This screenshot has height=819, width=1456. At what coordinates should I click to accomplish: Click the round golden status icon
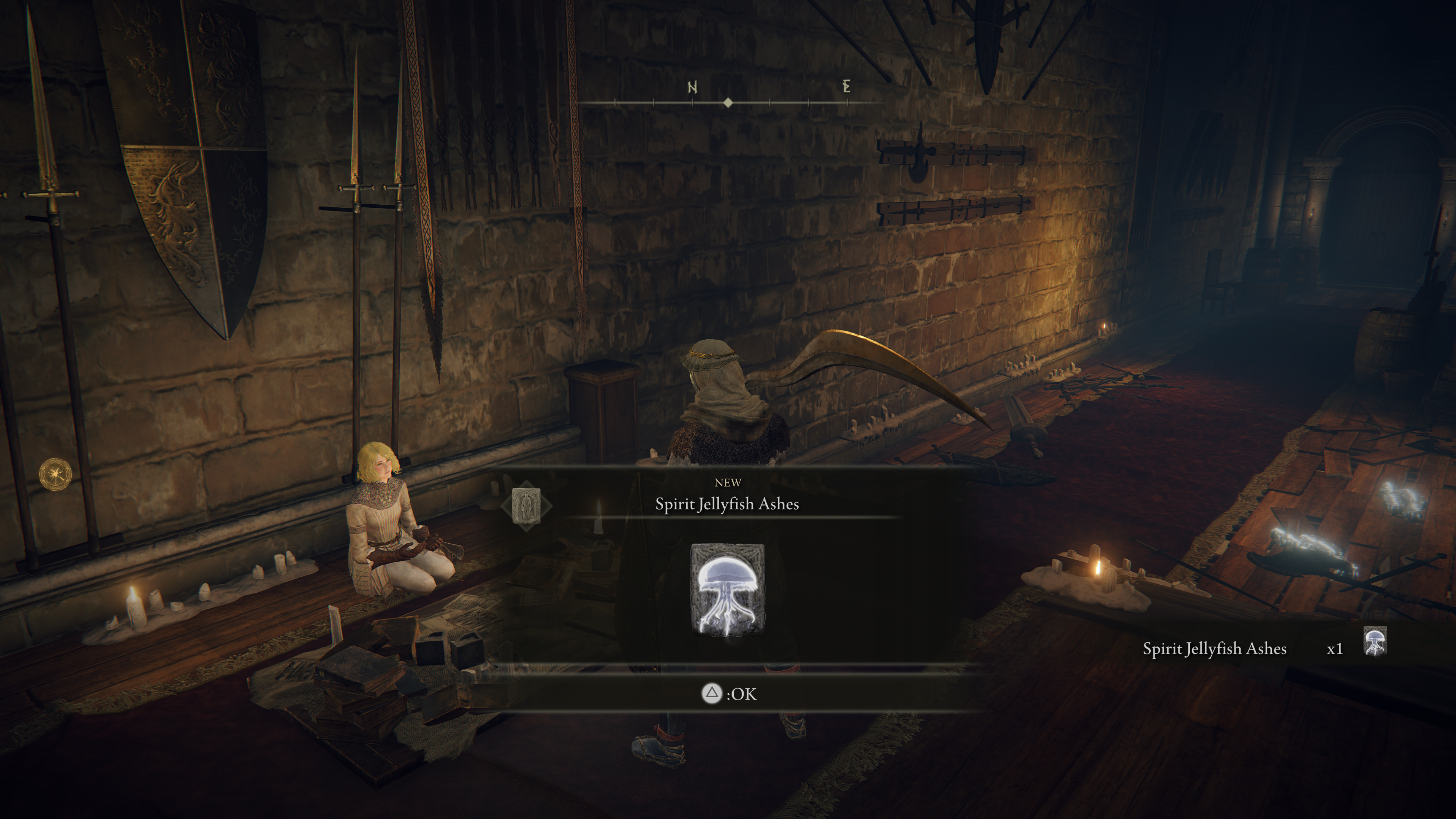point(55,474)
